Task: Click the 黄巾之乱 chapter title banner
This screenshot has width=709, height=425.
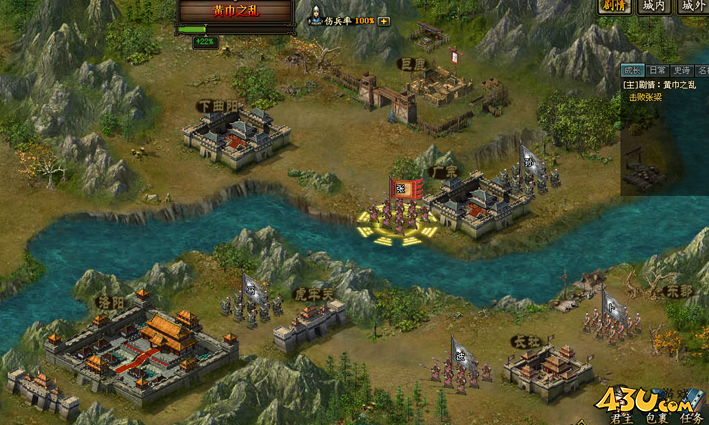Action: click(236, 11)
